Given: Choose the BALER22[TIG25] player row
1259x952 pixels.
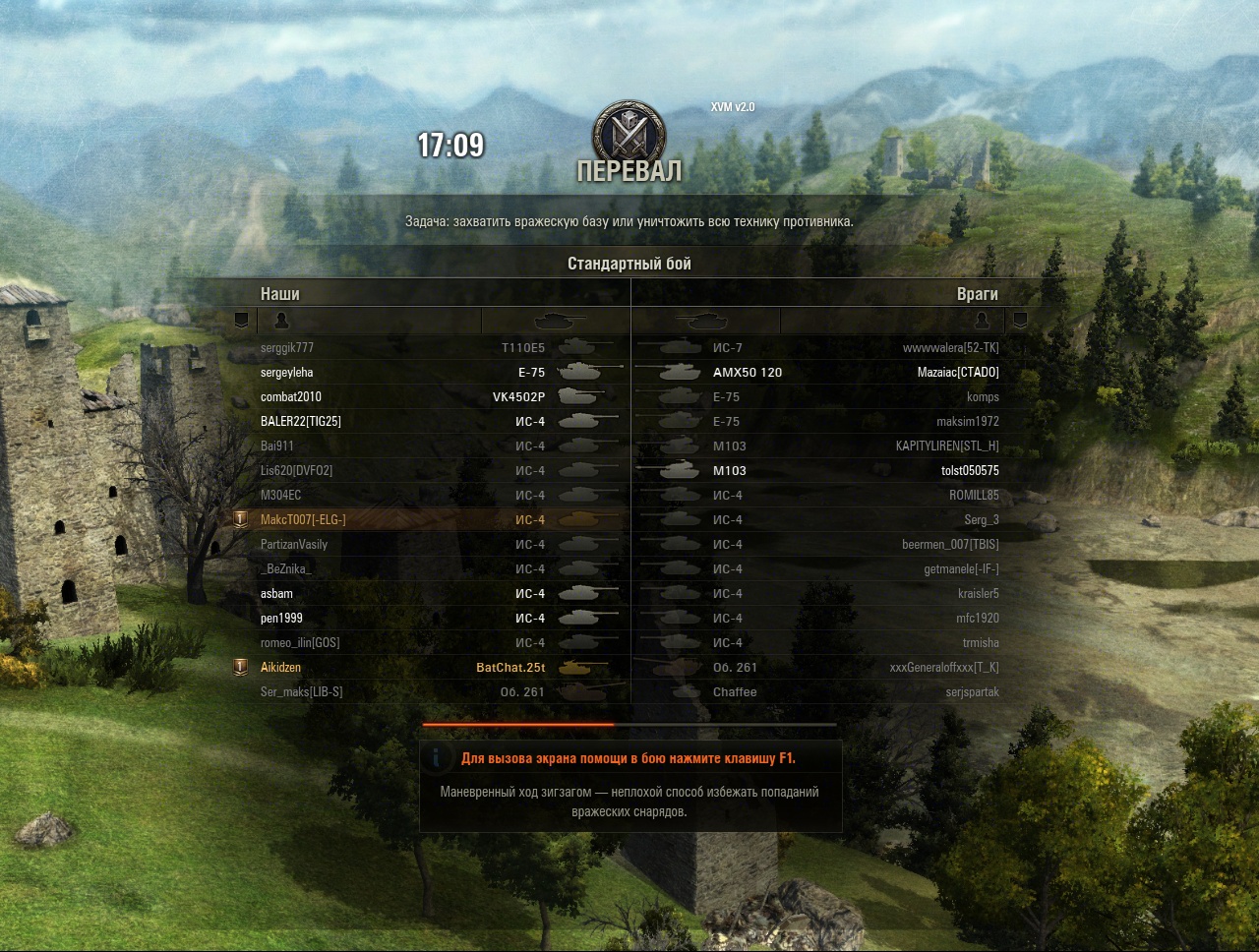Looking at the screenshot, I should coord(301,422).
